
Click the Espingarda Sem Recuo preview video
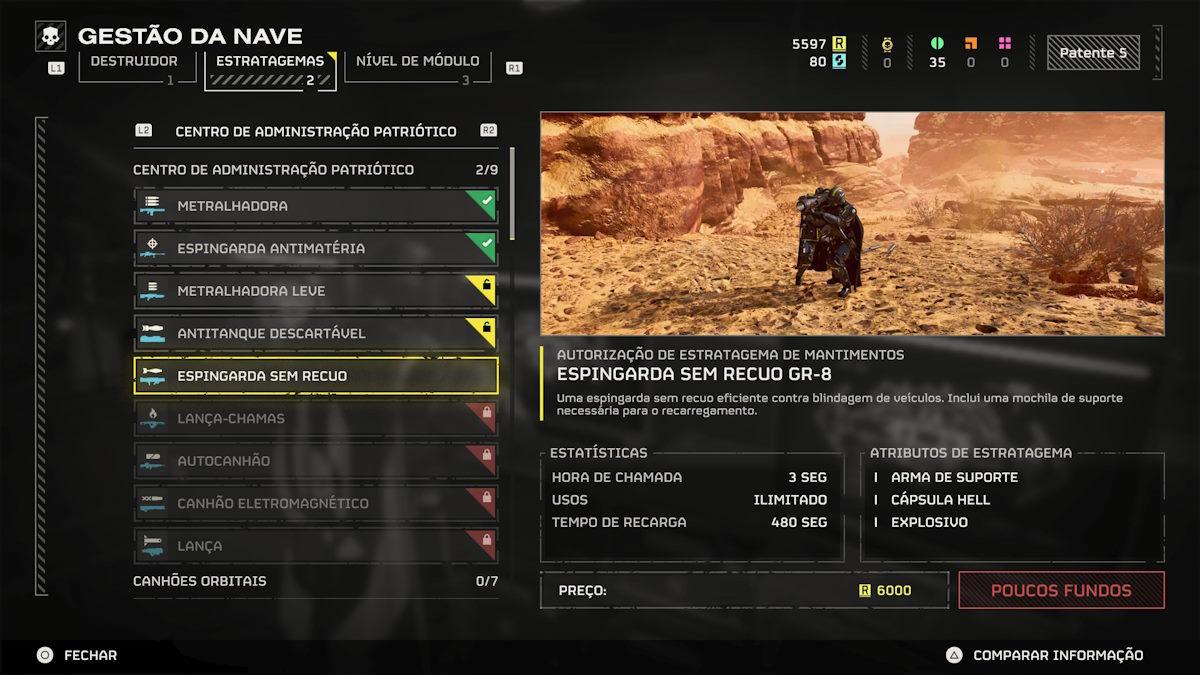(852, 223)
